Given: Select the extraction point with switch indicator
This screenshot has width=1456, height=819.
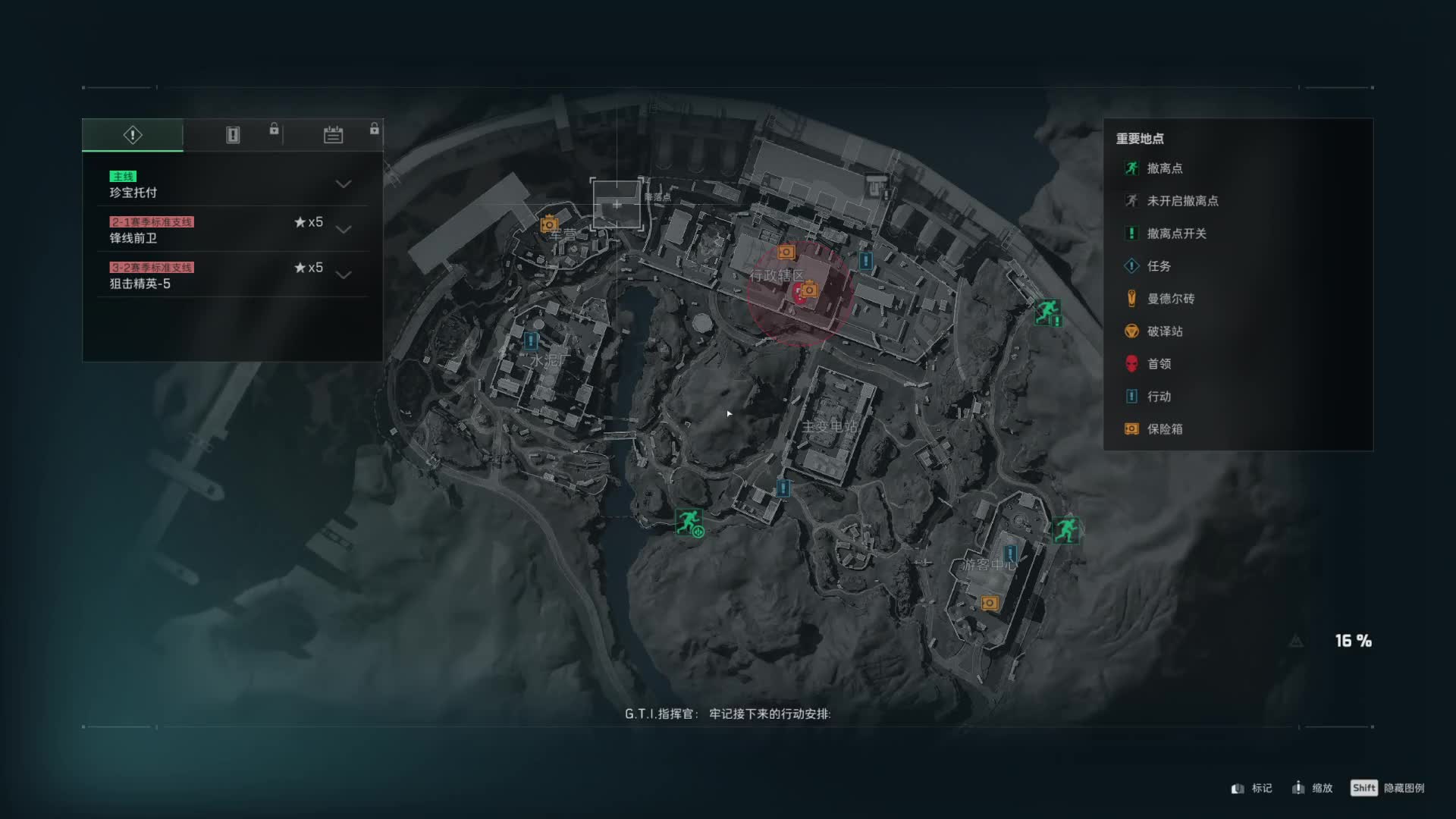Looking at the screenshot, I should pyautogui.click(x=1047, y=311).
